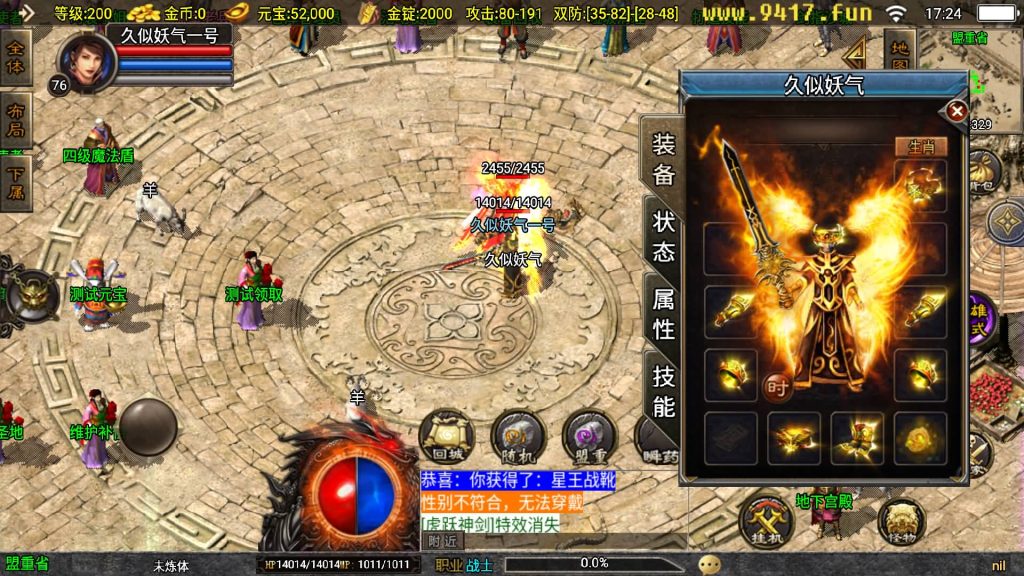Close the 久似妖气 character panel

coord(957,111)
